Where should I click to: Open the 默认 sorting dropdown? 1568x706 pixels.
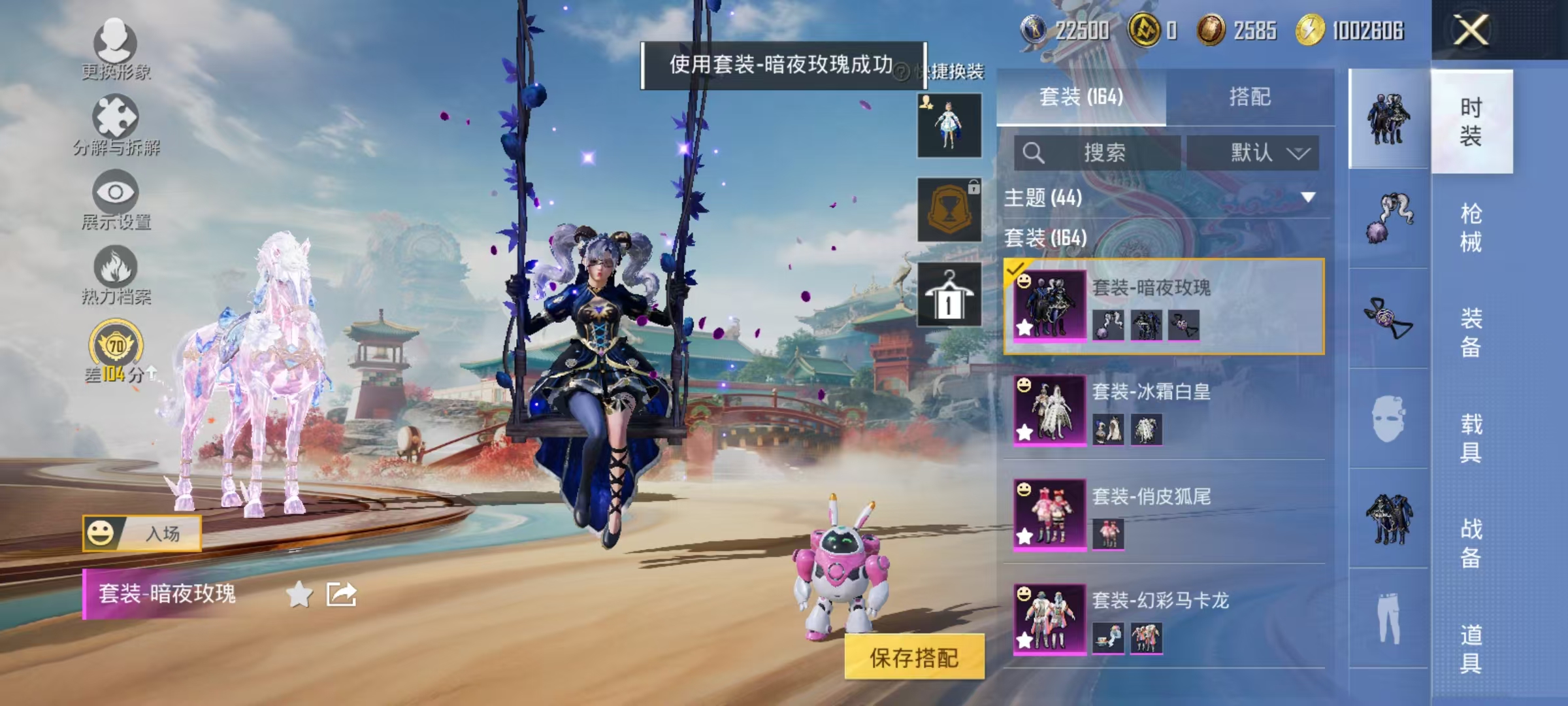[x=1261, y=152]
